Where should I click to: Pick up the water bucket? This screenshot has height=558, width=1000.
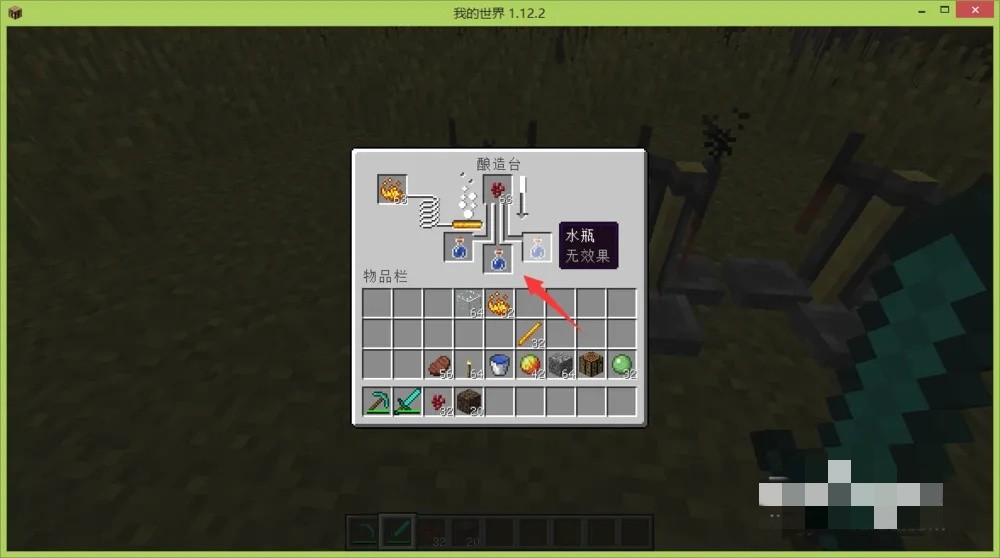499,364
